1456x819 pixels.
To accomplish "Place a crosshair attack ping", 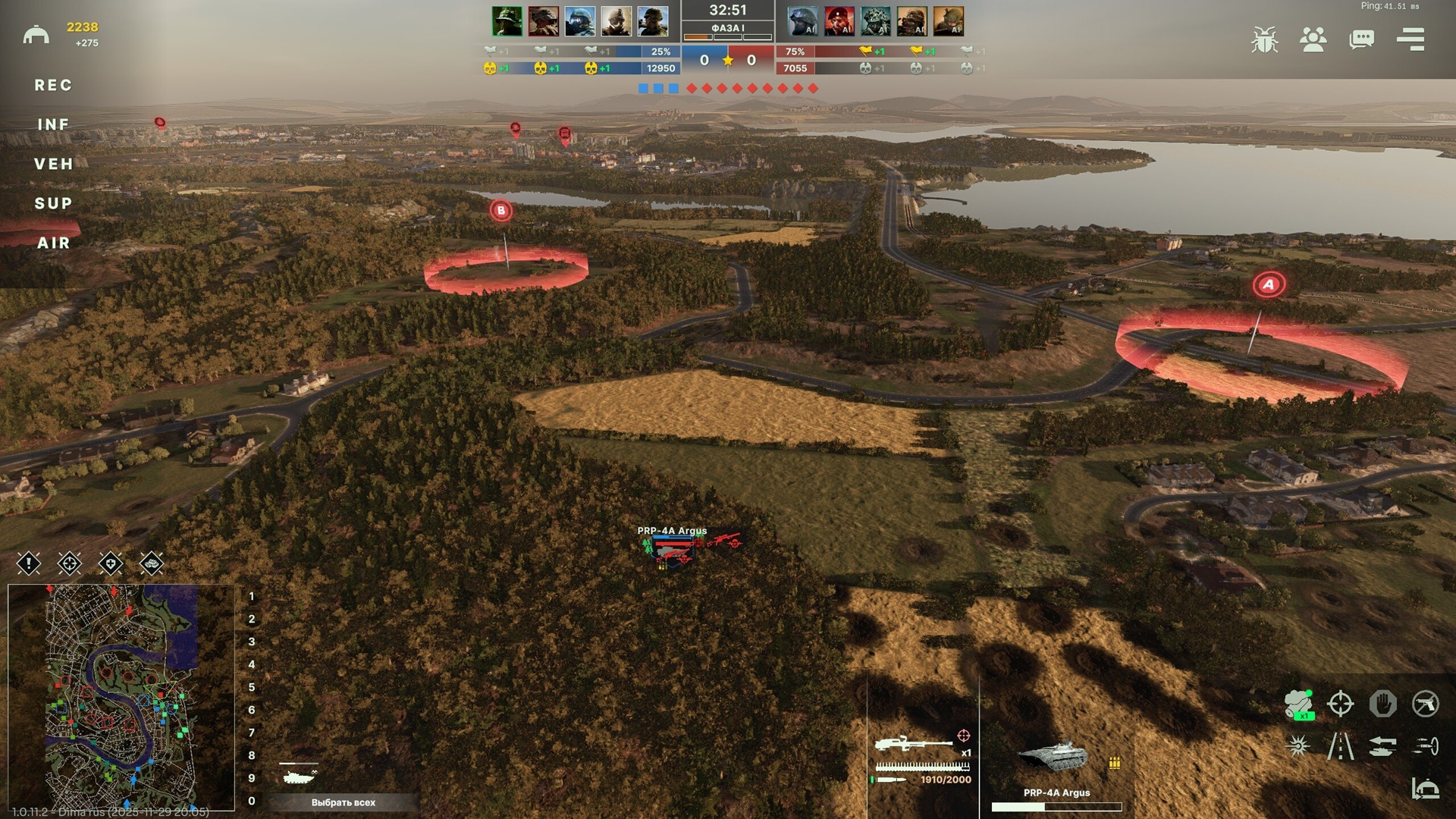I will click(70, 563).
